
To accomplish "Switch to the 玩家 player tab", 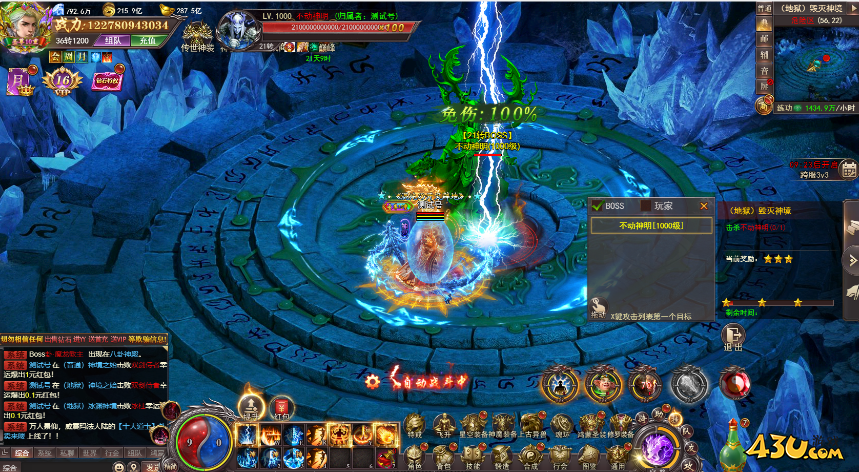I will click(663, 206).
